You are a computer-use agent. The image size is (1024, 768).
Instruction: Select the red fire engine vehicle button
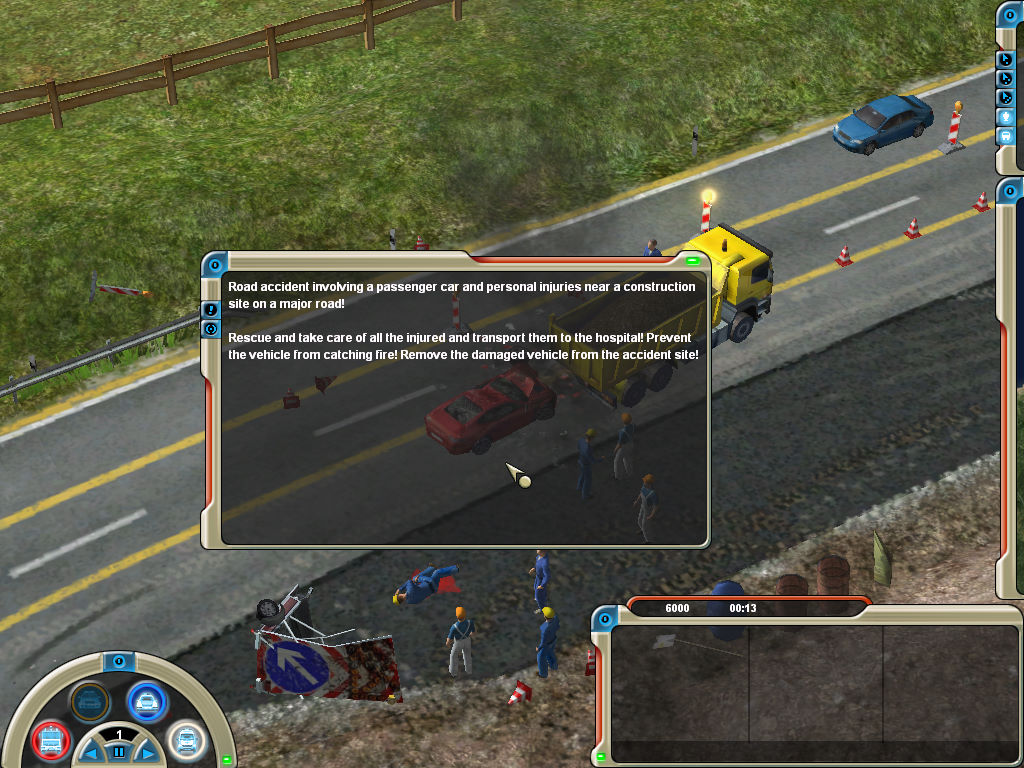click(49, 741)
